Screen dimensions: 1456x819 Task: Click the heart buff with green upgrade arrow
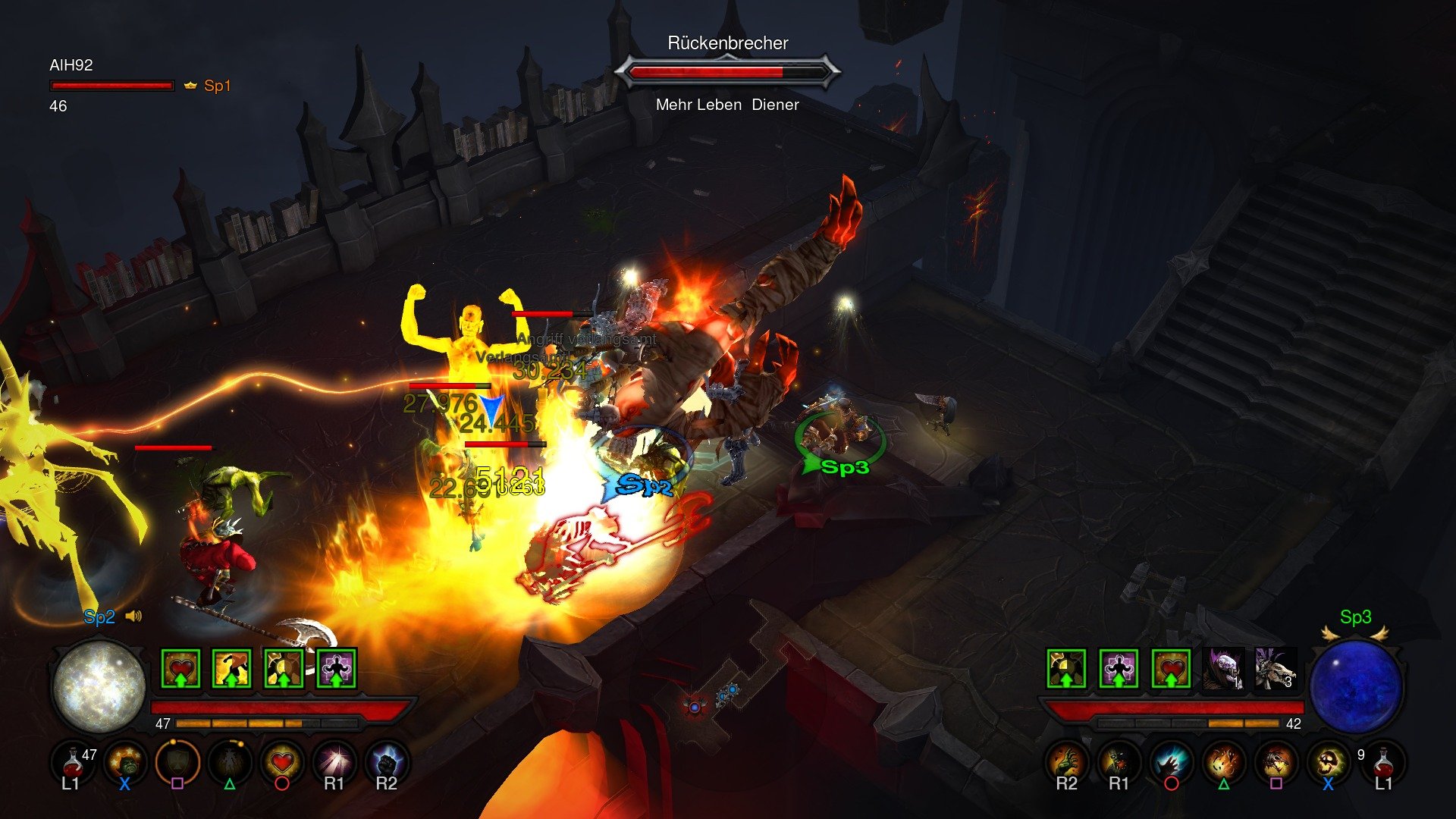tap(181, 669)
